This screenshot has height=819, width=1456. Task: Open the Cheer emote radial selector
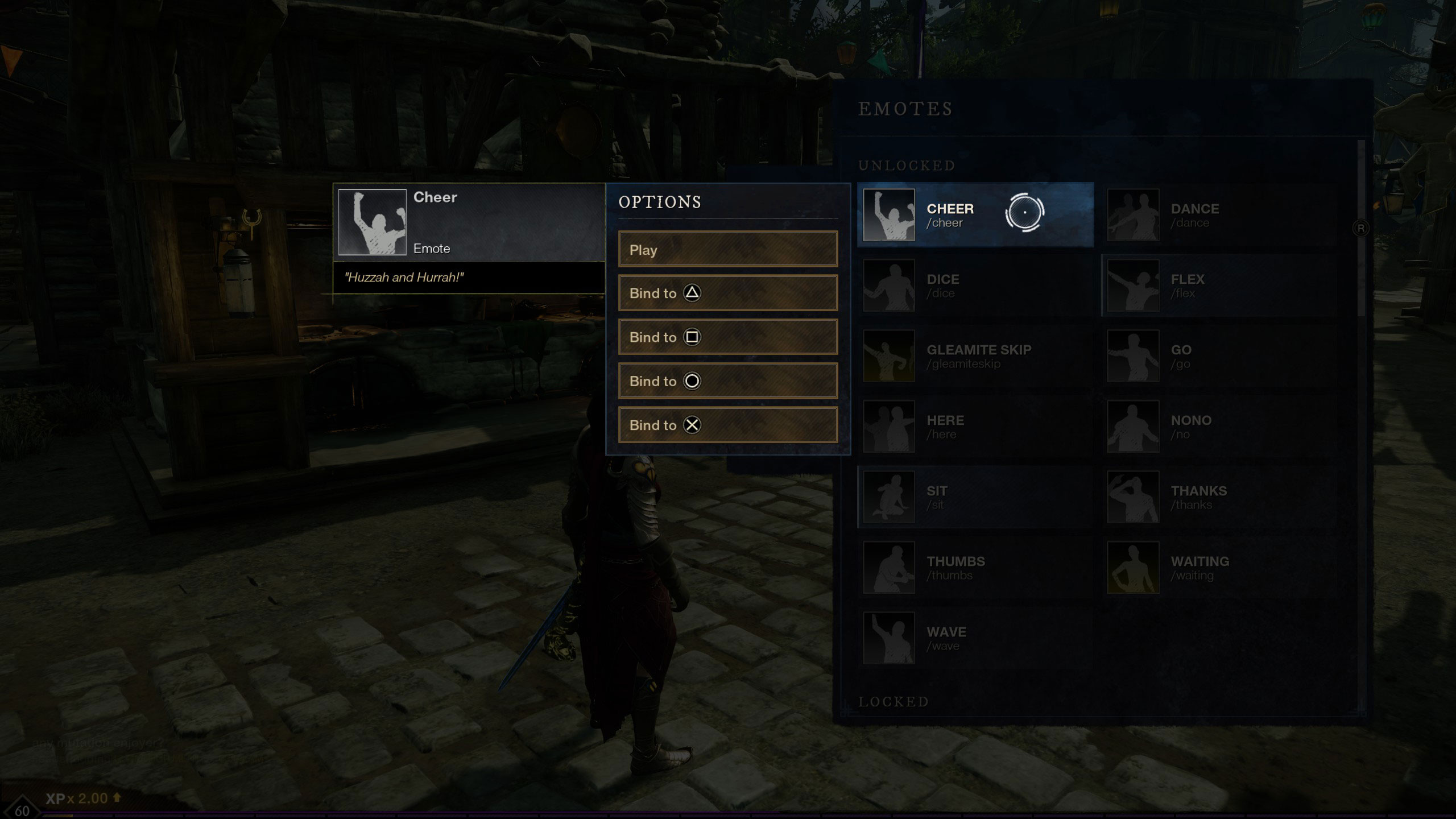[x=1025, y=214]
